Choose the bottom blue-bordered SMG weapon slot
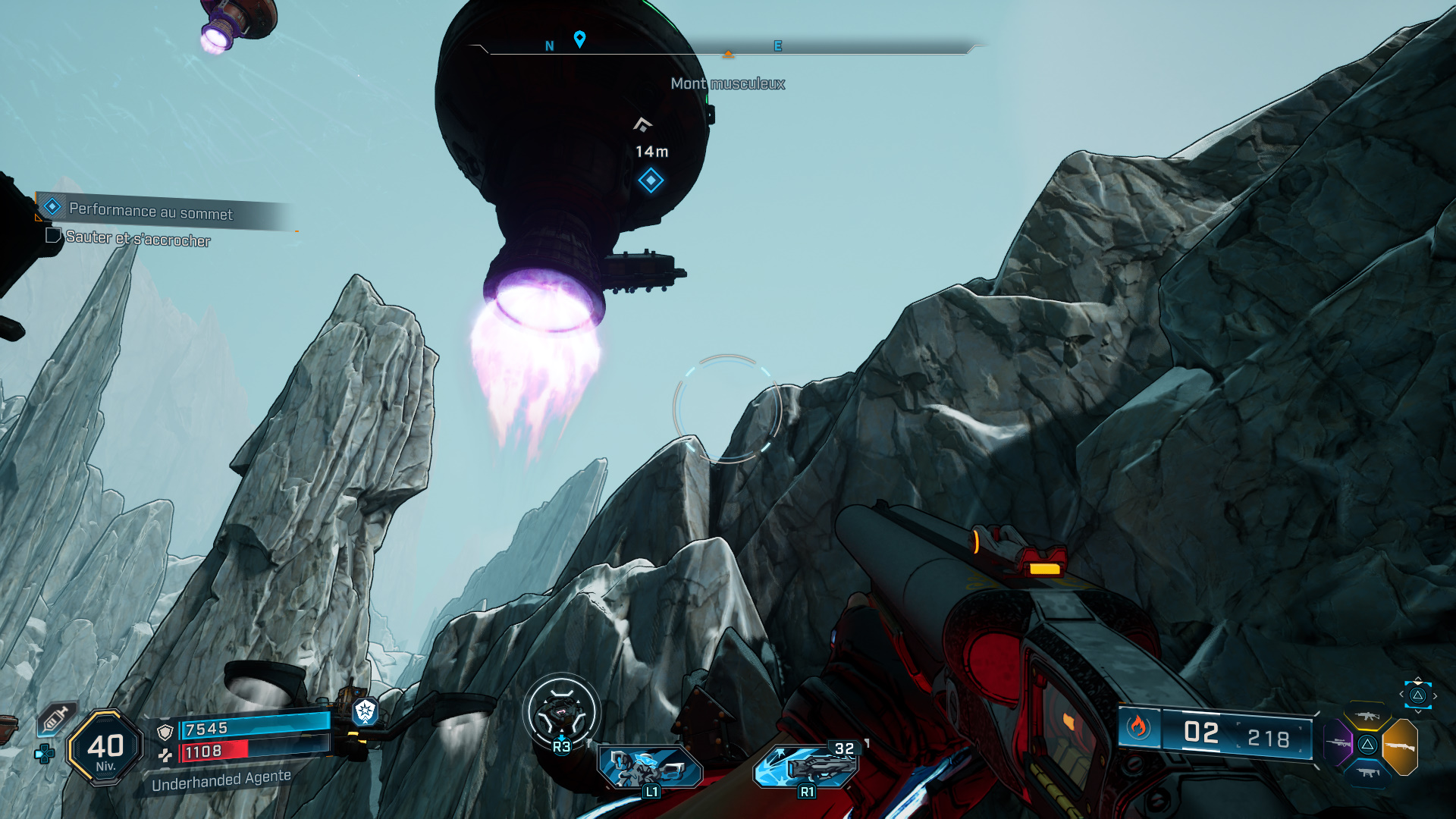1456x819 pixels. point(1368,773)
